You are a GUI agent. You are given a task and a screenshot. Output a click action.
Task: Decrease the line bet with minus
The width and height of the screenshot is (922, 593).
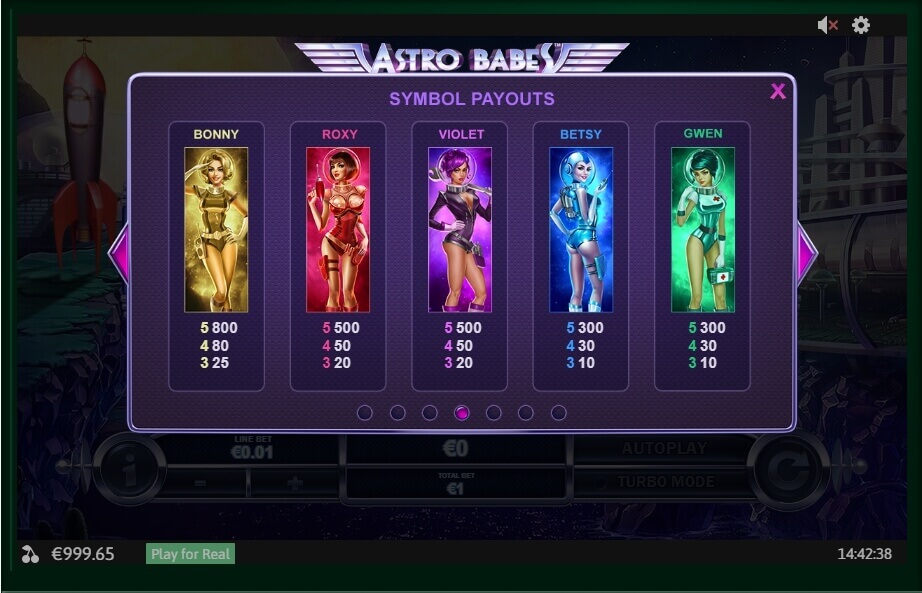(x=200, y=483)
